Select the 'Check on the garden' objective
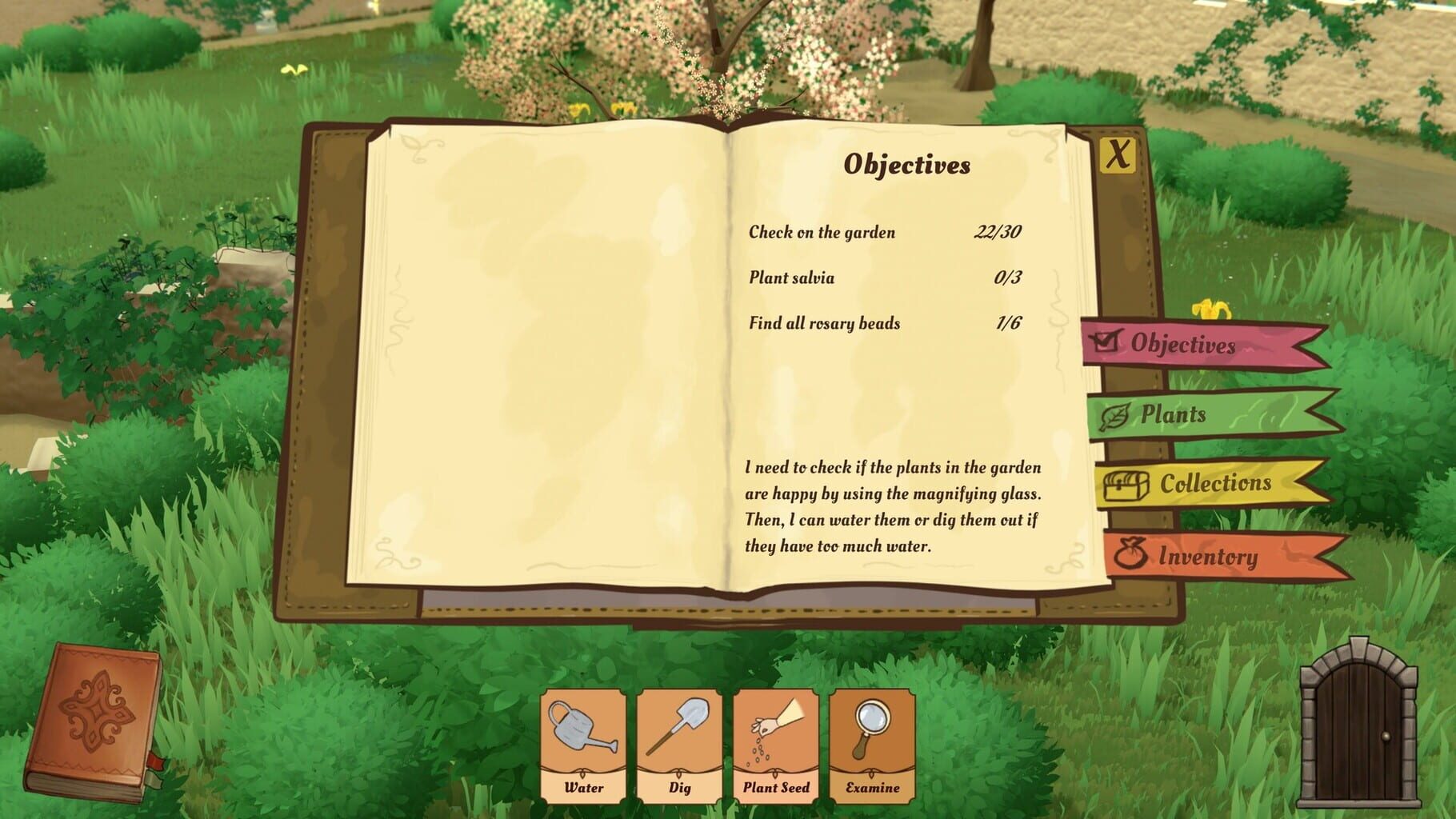The height and width of the screenshot is (819, 1456). point(822,232)
